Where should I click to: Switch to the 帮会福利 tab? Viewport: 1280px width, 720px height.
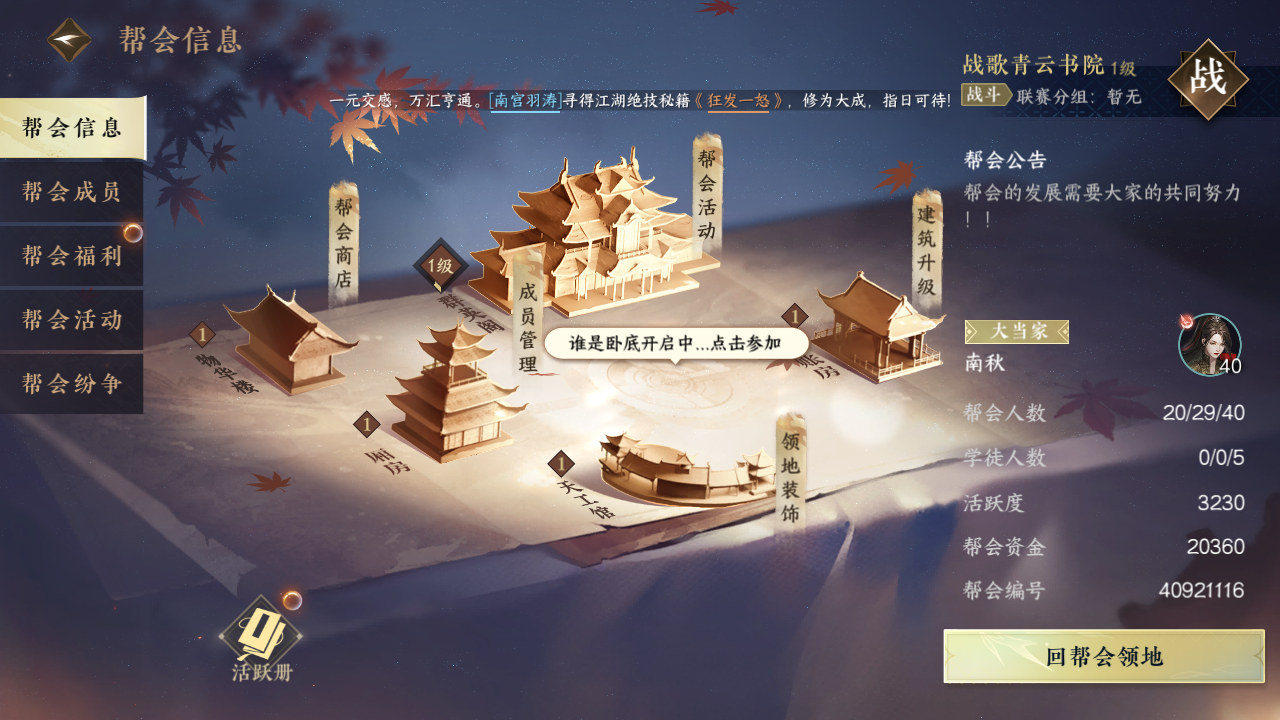(70, 256)
